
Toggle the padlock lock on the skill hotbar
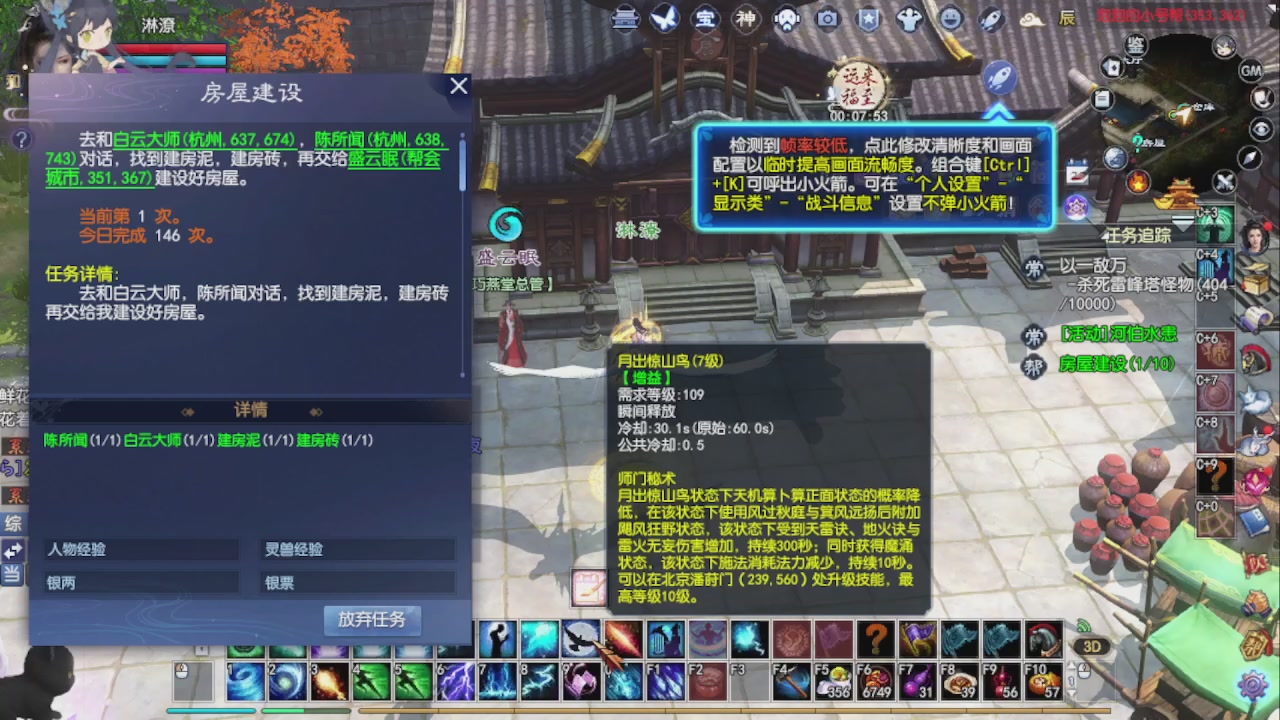click(202, 650)
